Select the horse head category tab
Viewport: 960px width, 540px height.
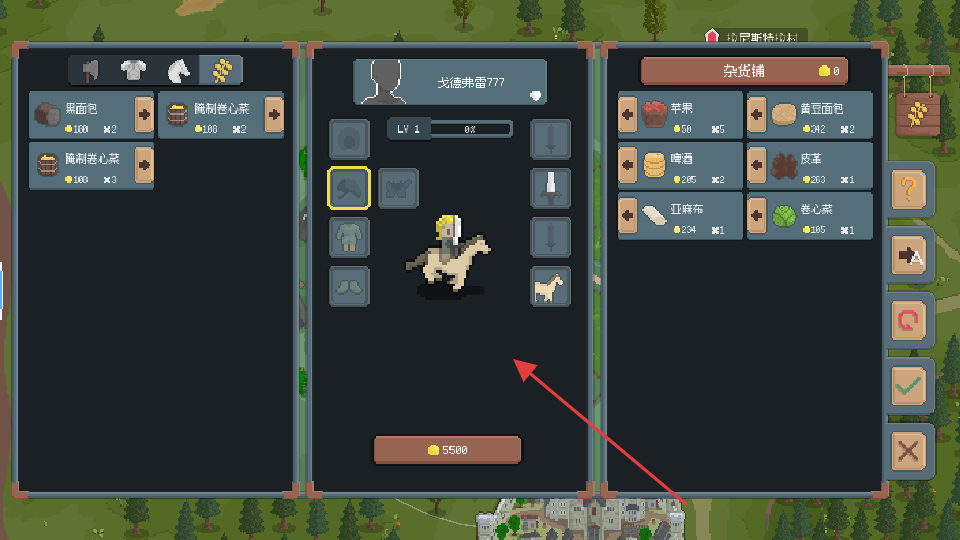tap(177, 70)
